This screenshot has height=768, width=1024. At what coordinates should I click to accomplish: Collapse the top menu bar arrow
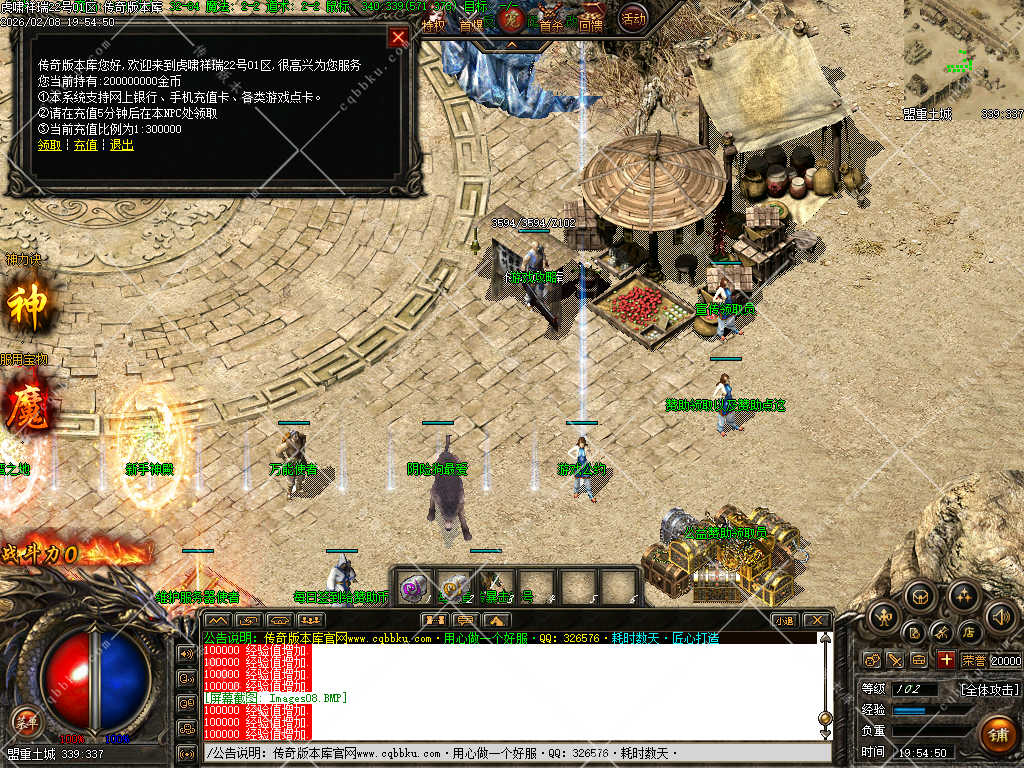pyautogui.click(x=511, y=44)
